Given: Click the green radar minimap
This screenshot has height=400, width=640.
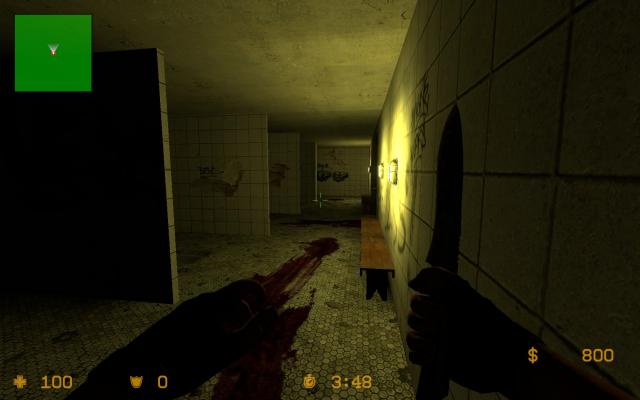Looking at the screenshot, I should coord(53,52).
